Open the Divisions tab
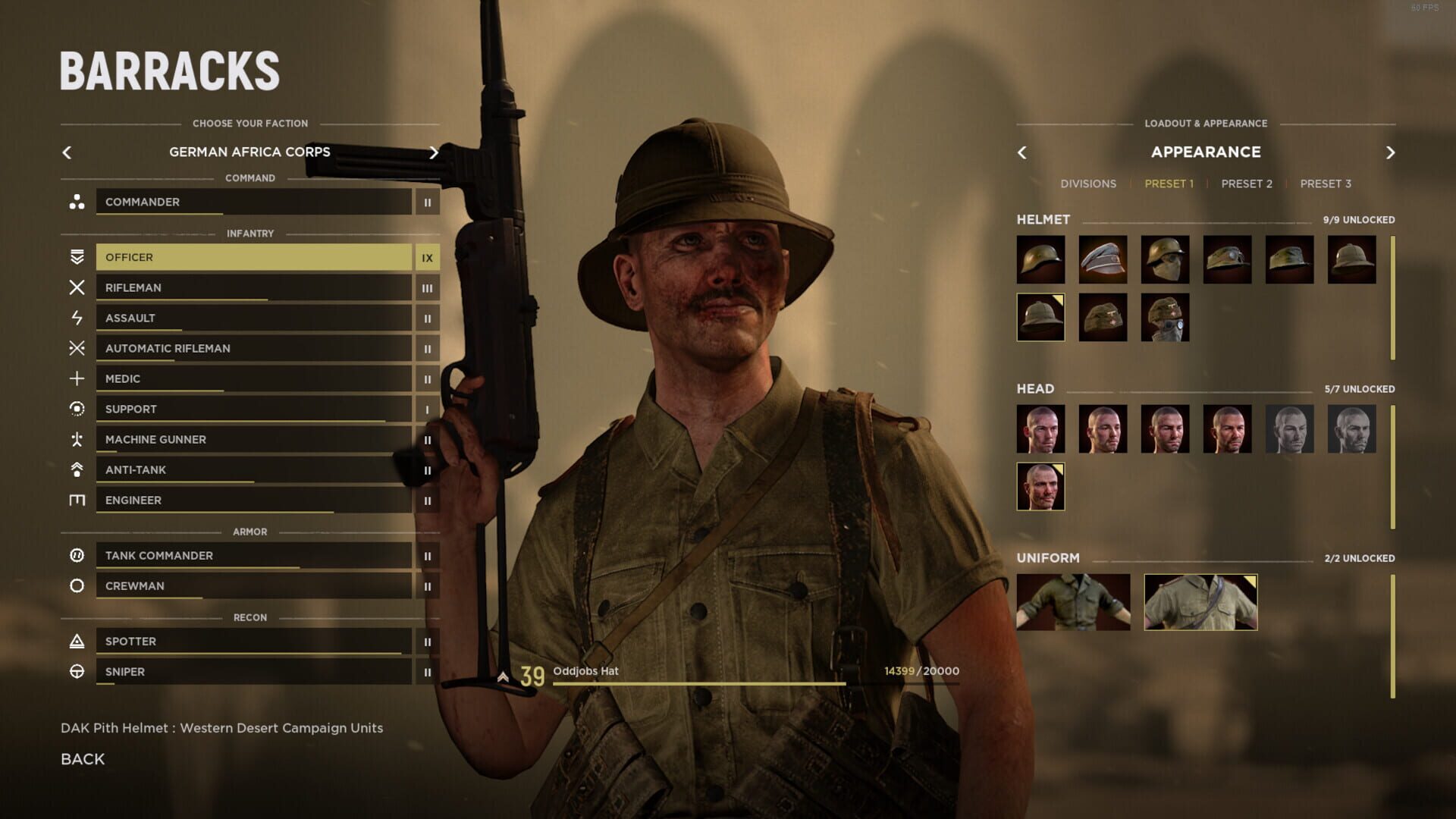 (1089, 184)
